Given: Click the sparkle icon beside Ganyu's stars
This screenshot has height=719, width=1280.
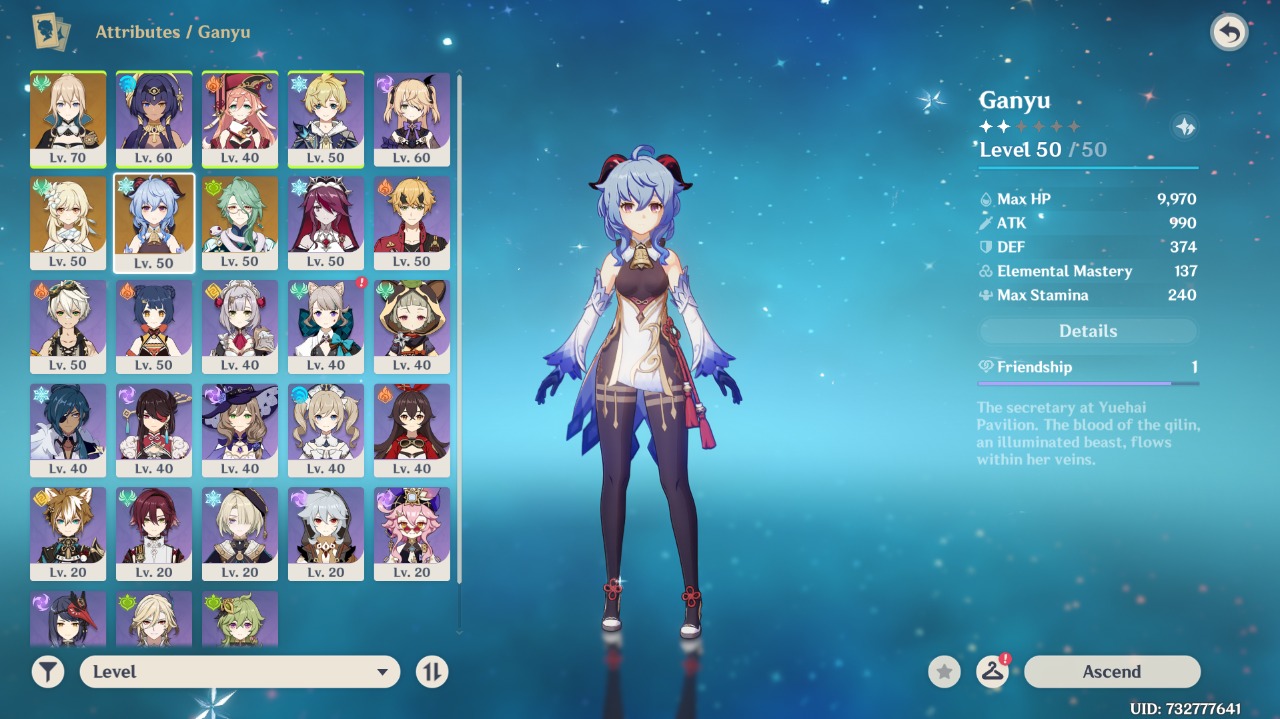Looking at the screenshot, I should point(1185,127).
